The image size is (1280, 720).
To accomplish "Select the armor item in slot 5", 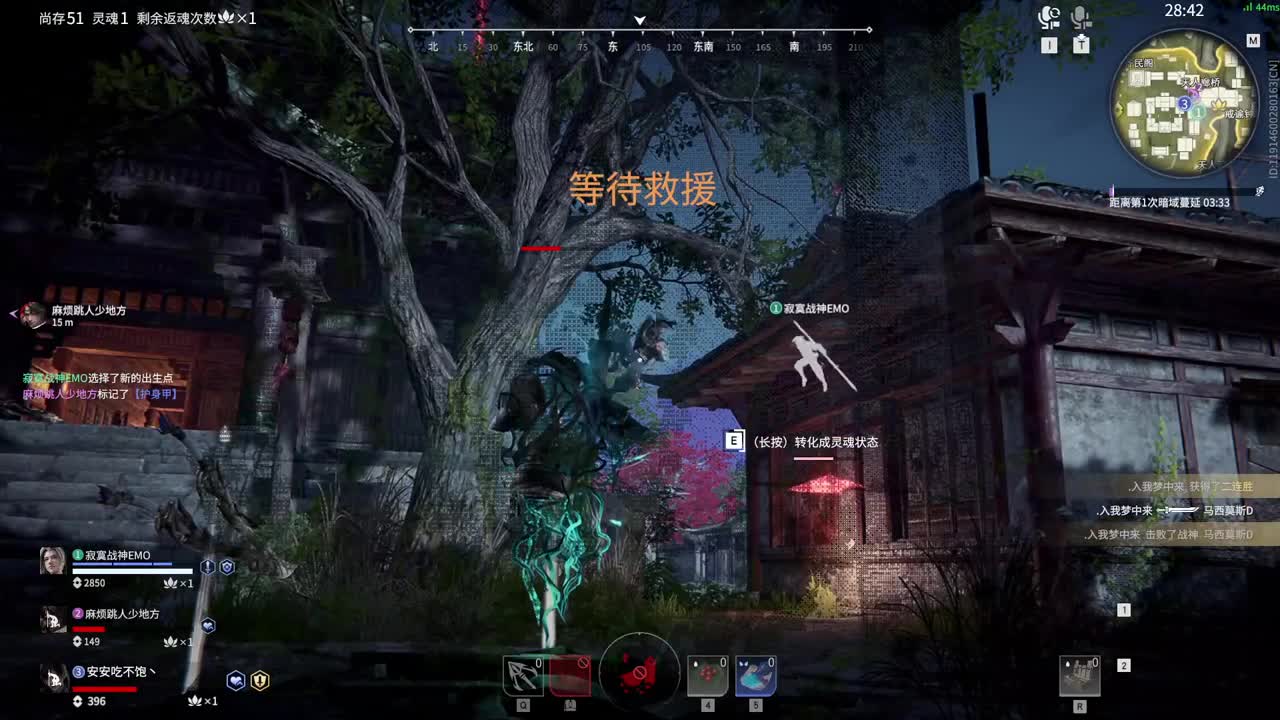I will 755,676.
